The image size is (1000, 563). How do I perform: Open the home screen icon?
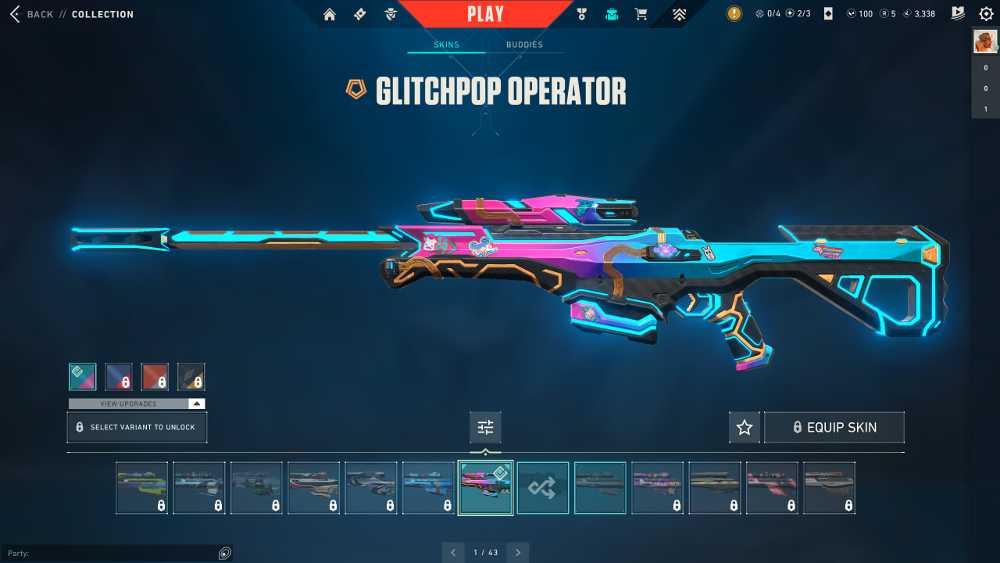(329, 14)
